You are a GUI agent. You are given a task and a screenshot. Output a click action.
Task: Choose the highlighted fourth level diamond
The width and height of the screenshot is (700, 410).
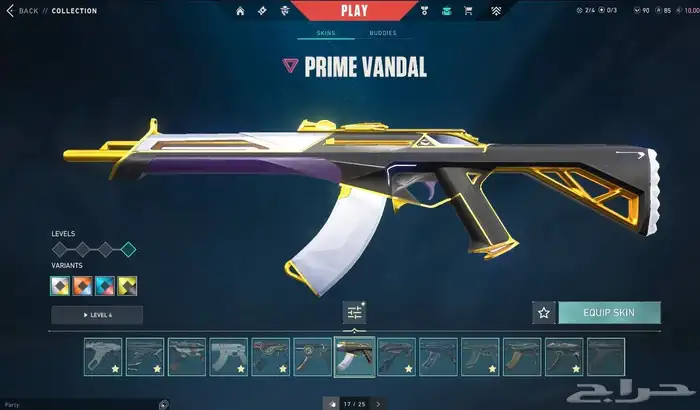(x=128, y=249)
